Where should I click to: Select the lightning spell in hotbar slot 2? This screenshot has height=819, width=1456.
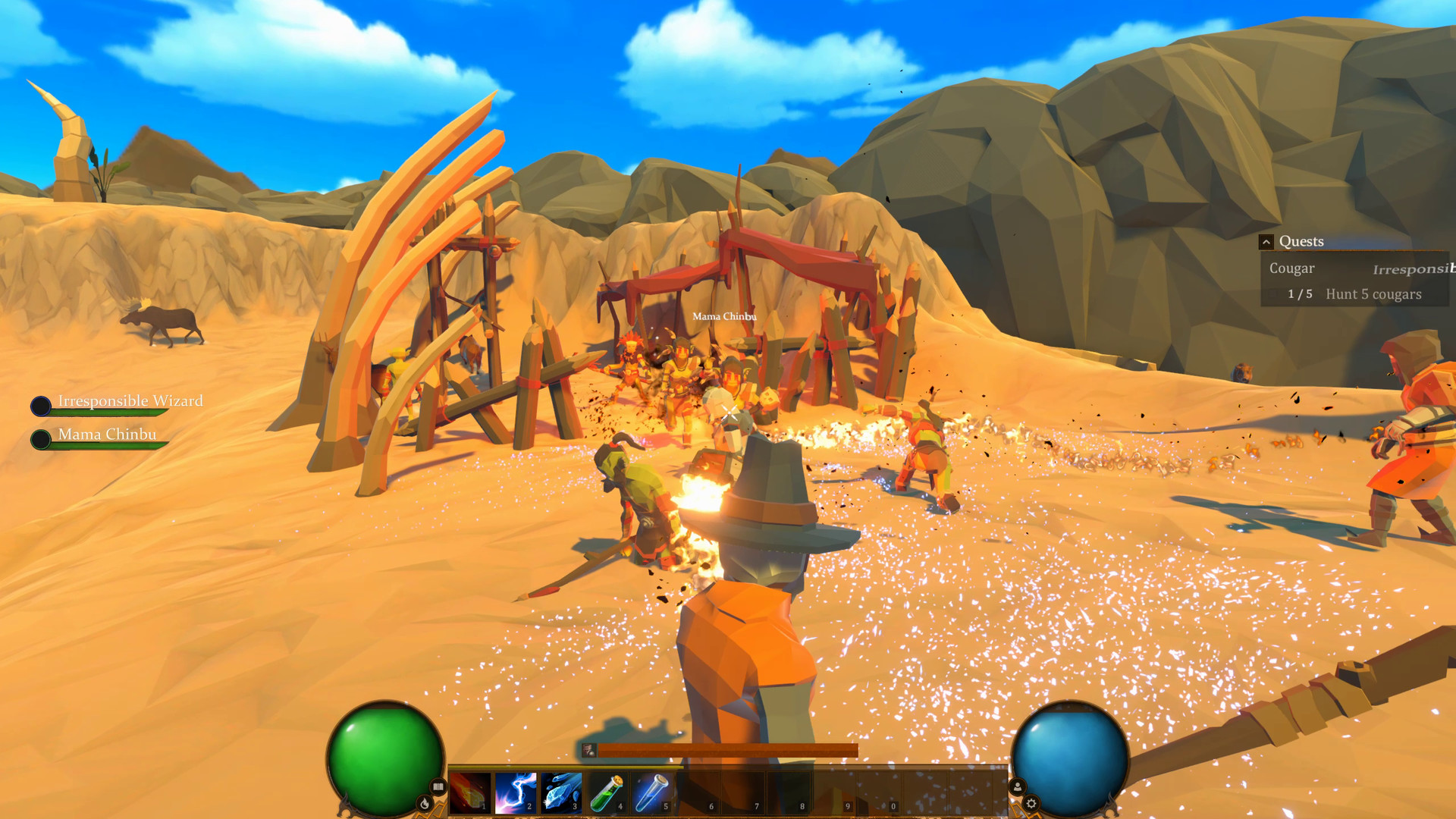coord(516,792)
